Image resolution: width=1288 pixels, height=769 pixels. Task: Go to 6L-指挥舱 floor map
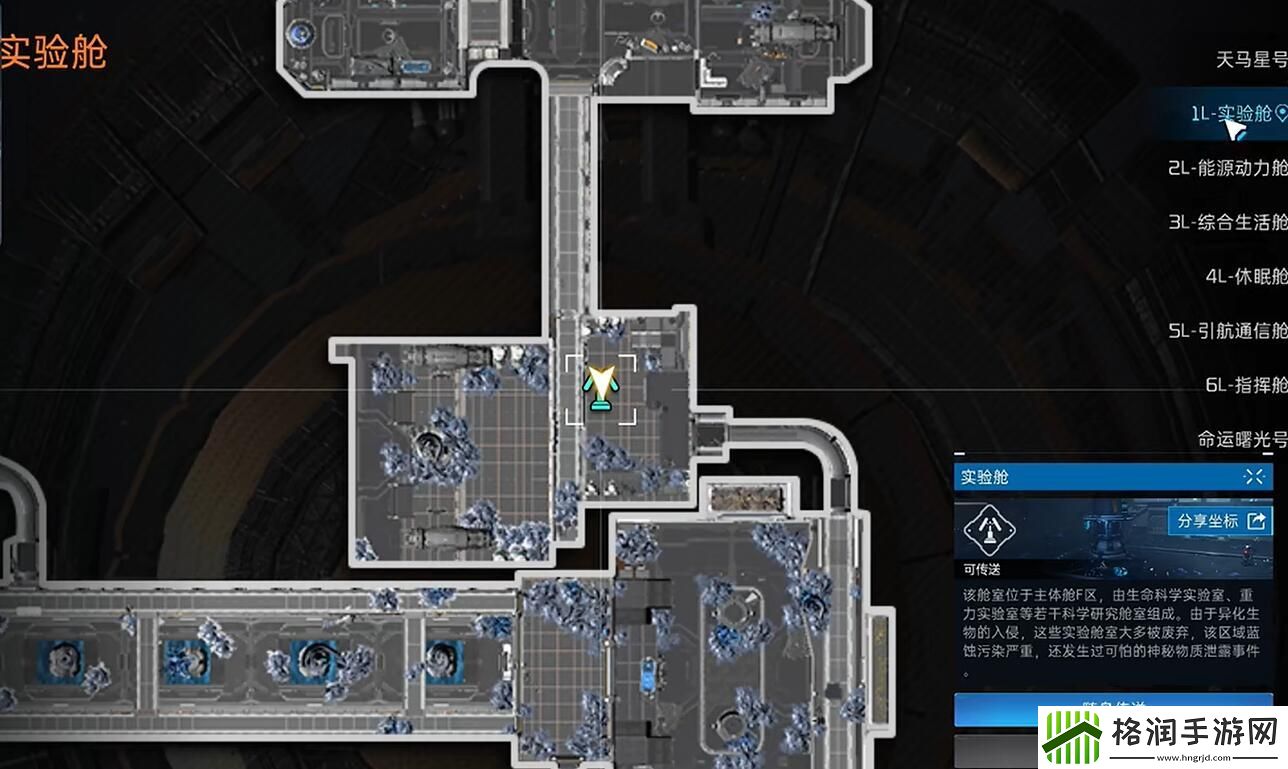1245,385
